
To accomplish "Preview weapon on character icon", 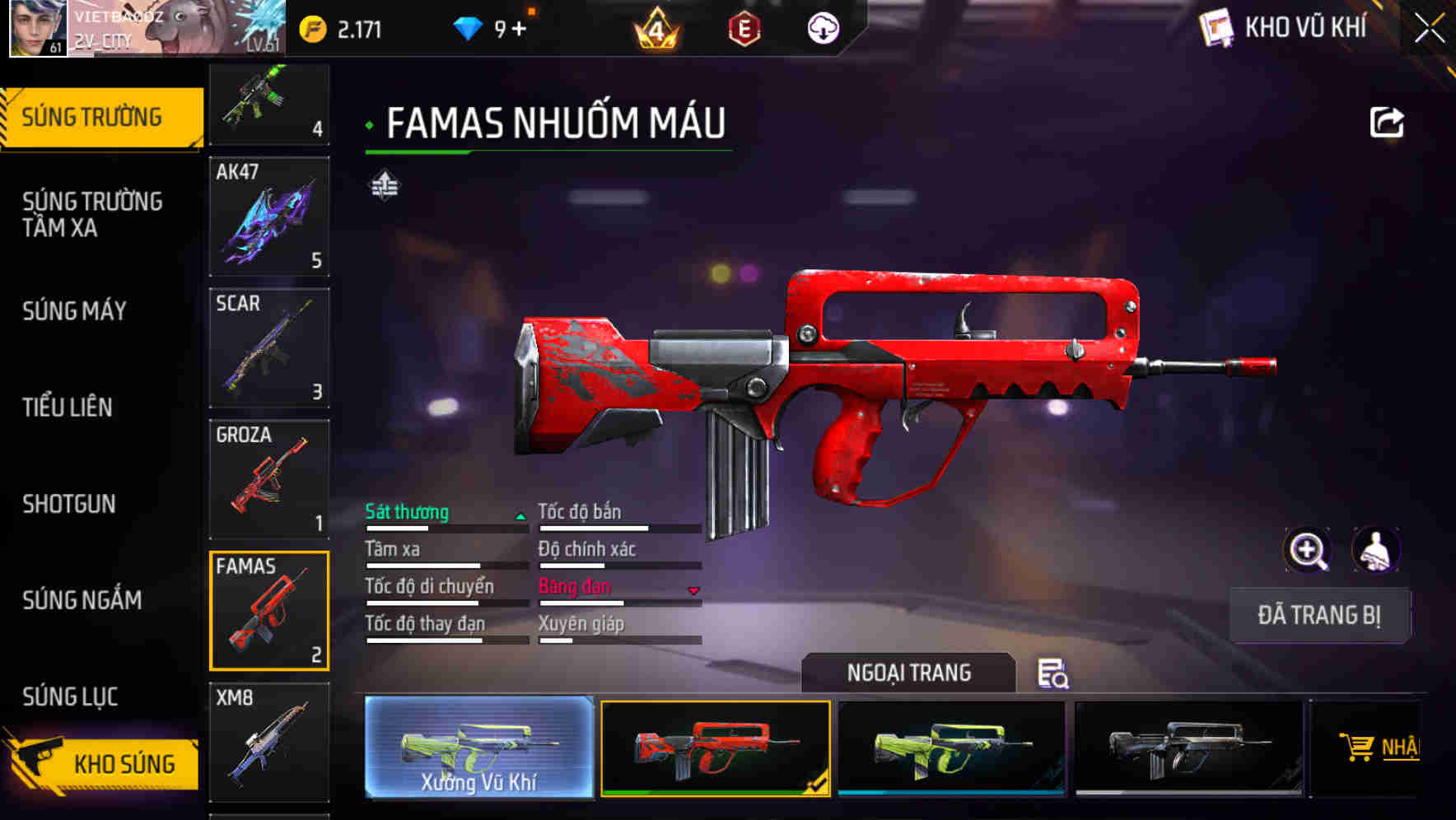I will (1375, 550).
